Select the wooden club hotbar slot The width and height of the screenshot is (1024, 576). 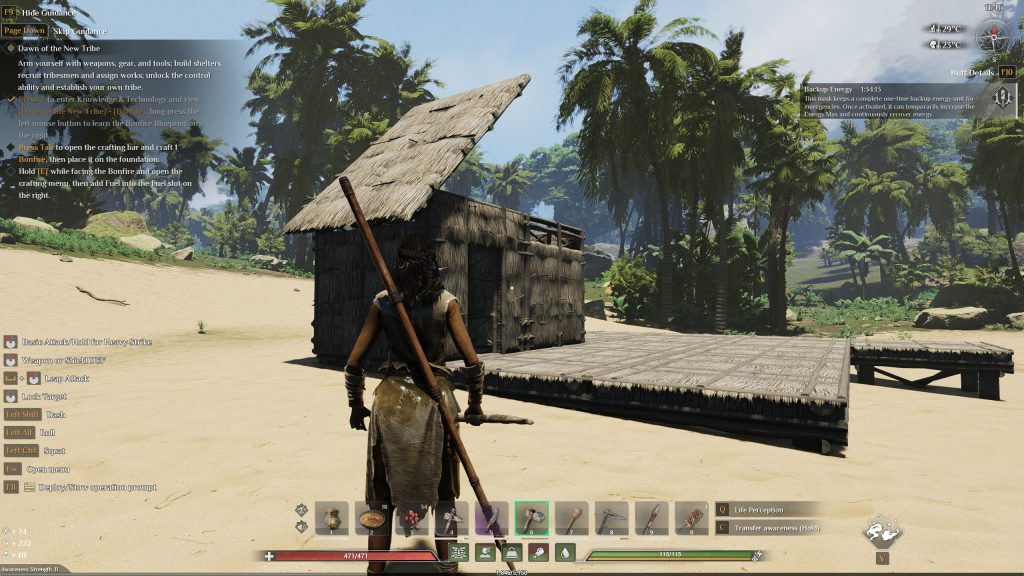(x=572, y=518)
